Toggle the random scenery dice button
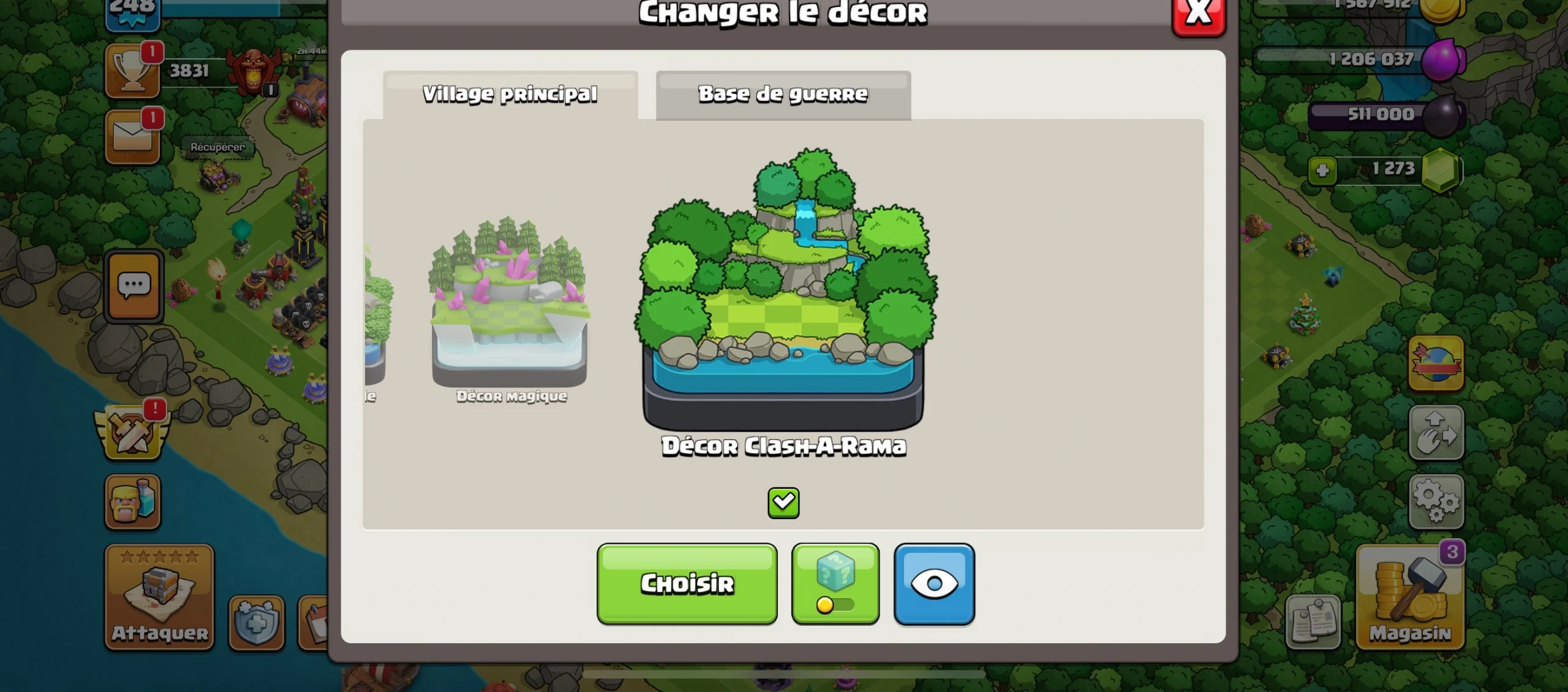 point(835,584)
